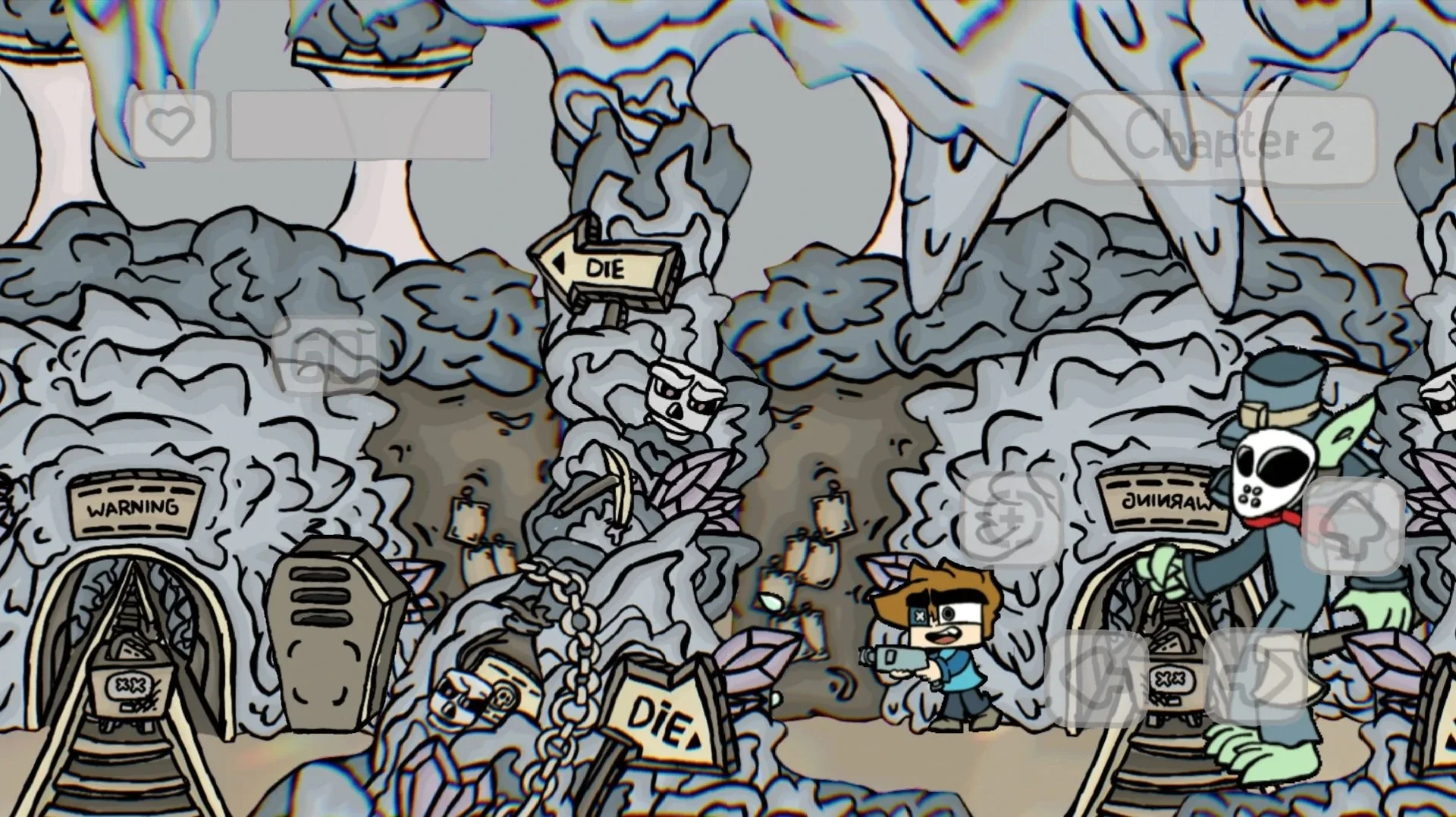This screenshot has height=817, width=1456.
Task: Open the Chapter 2 banner
Action: pyautogui.click(x=1221, y=140)
